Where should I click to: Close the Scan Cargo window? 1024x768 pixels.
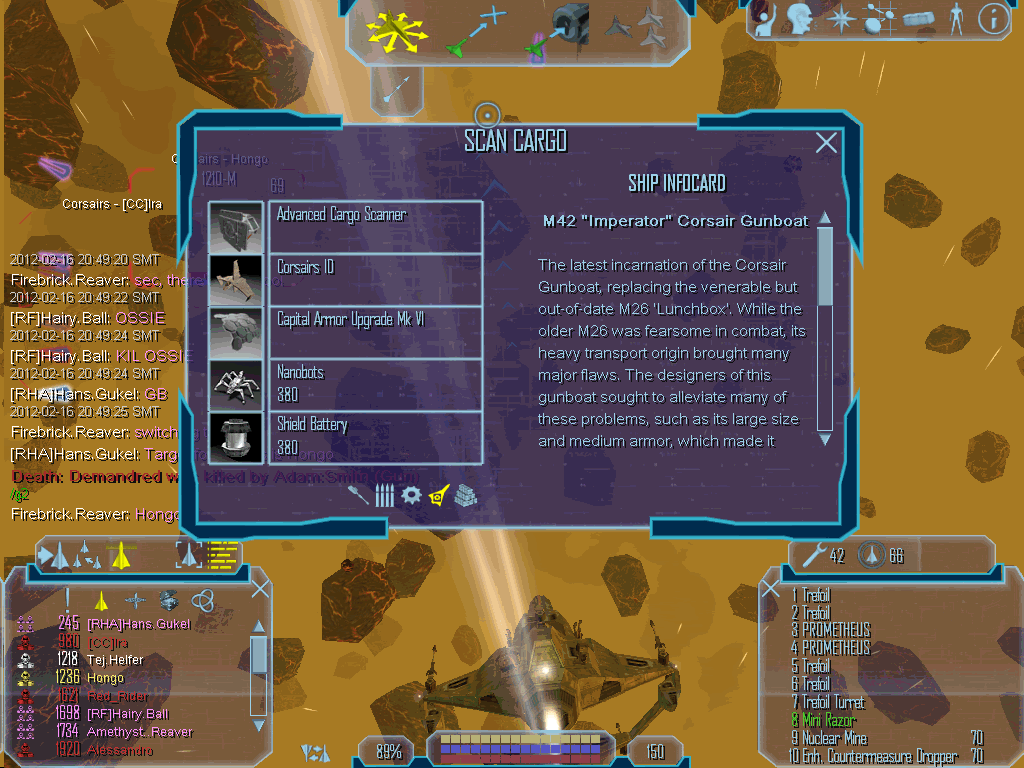click(826, 143)
